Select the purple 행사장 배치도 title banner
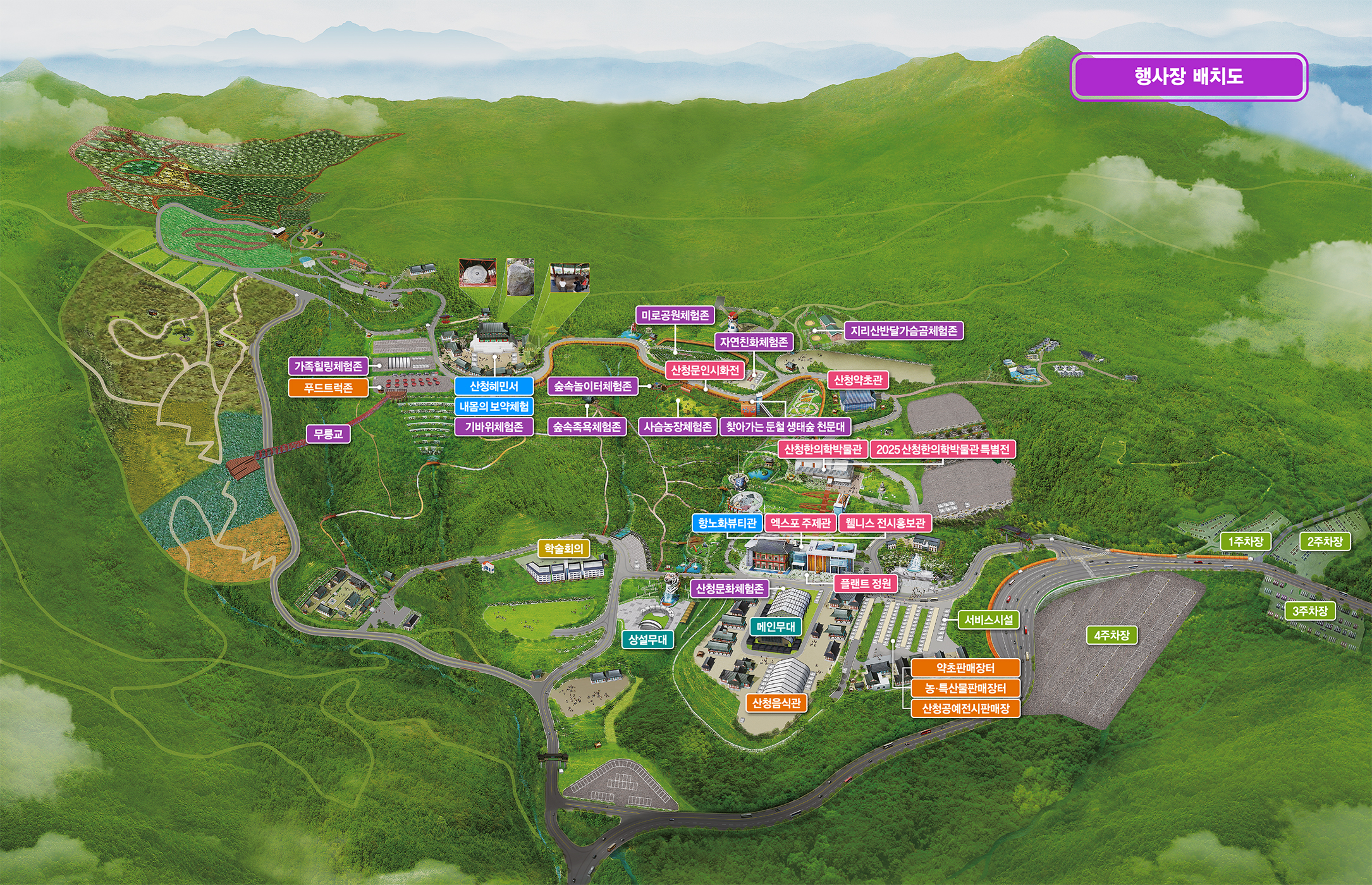The height and width of the screenshot is (885, 1372). click(1189, 76)
